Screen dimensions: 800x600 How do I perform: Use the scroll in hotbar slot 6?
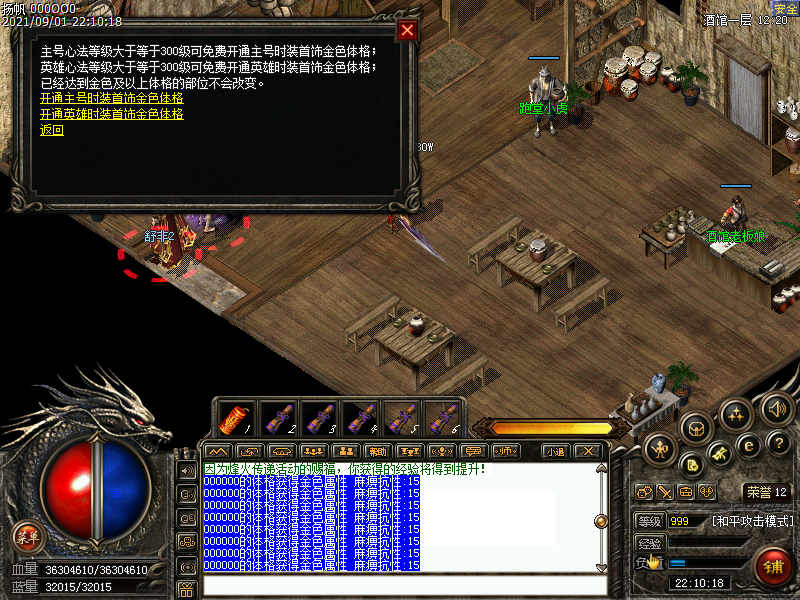[442, 418]
